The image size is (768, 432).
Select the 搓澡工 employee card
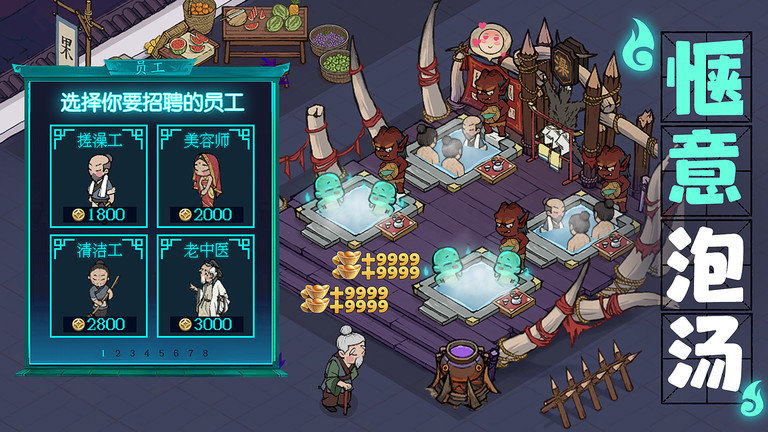(98, 175)
